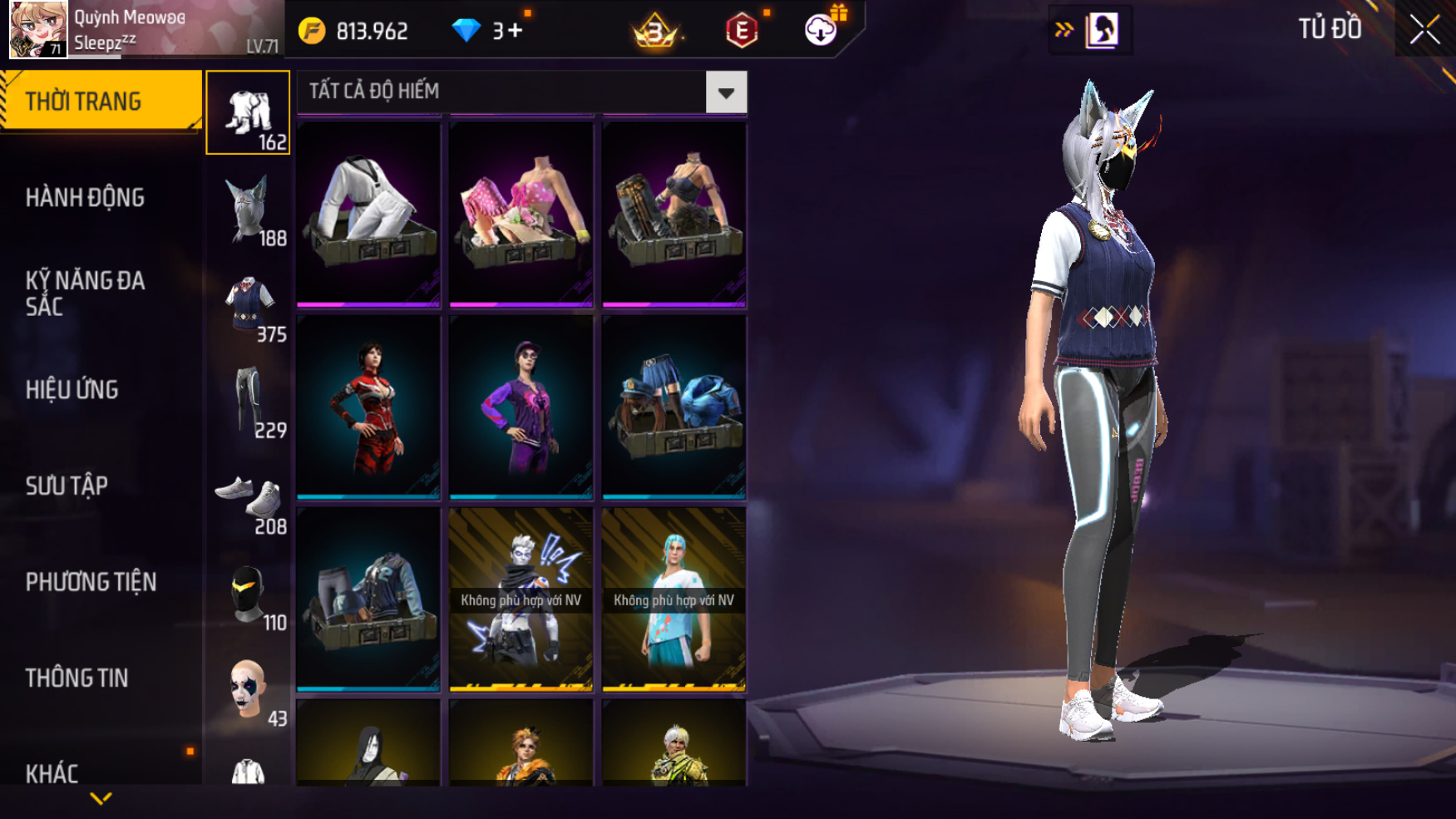
Task: Open the shoes category showing 208
Action: (x=248, y=499)
